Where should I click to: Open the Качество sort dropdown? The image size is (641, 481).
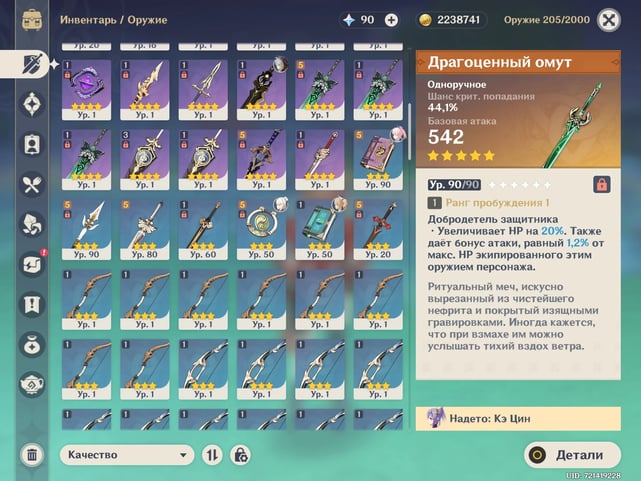(126, 454)
